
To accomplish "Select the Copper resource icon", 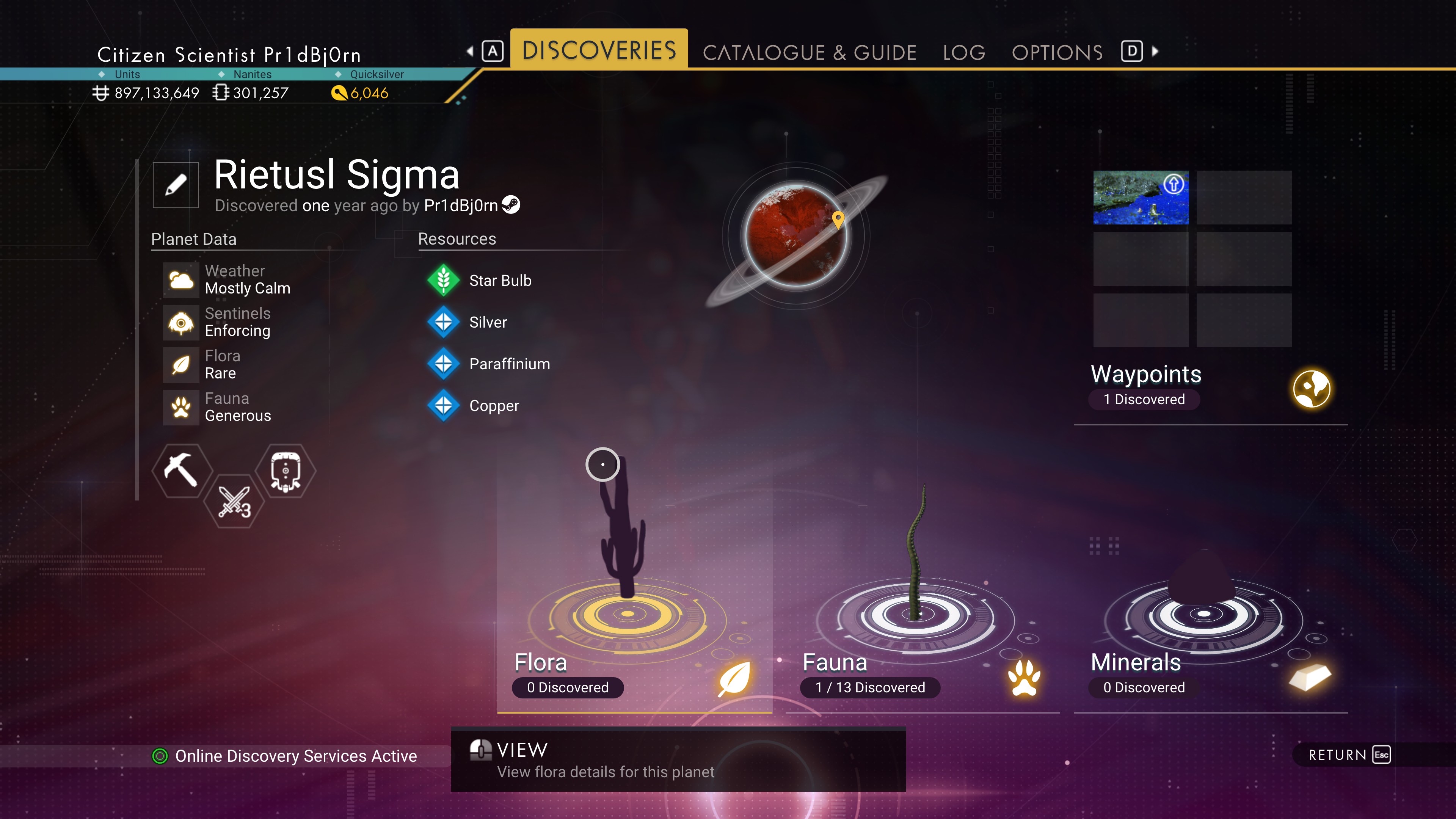I will pos(444,405).
